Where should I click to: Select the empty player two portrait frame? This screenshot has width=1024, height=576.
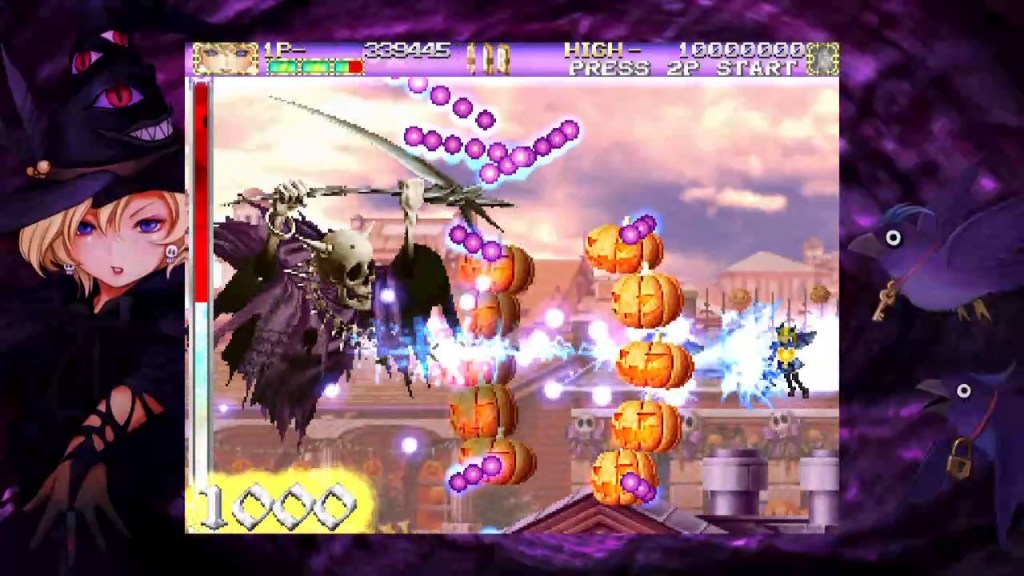coord(823,58)
